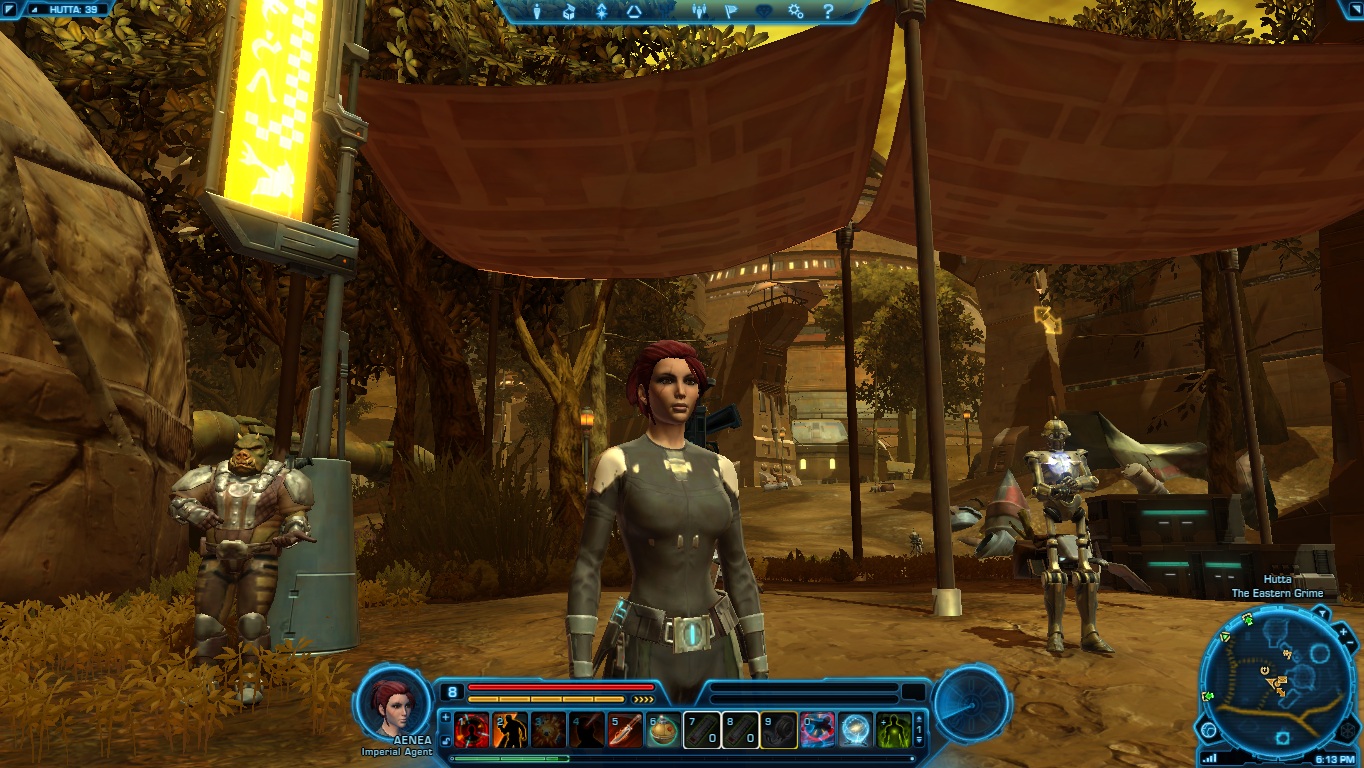
Task: Click the plus button left of hotbar
Action: 445,717
